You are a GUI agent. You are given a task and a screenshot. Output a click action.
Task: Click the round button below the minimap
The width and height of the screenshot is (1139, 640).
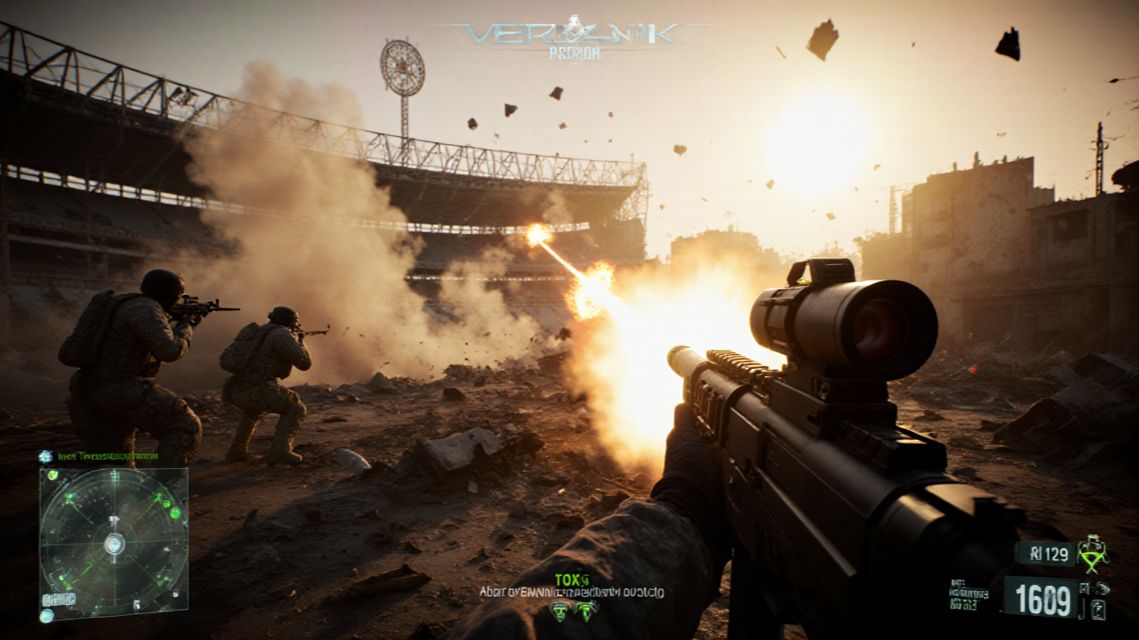(46, 615)
